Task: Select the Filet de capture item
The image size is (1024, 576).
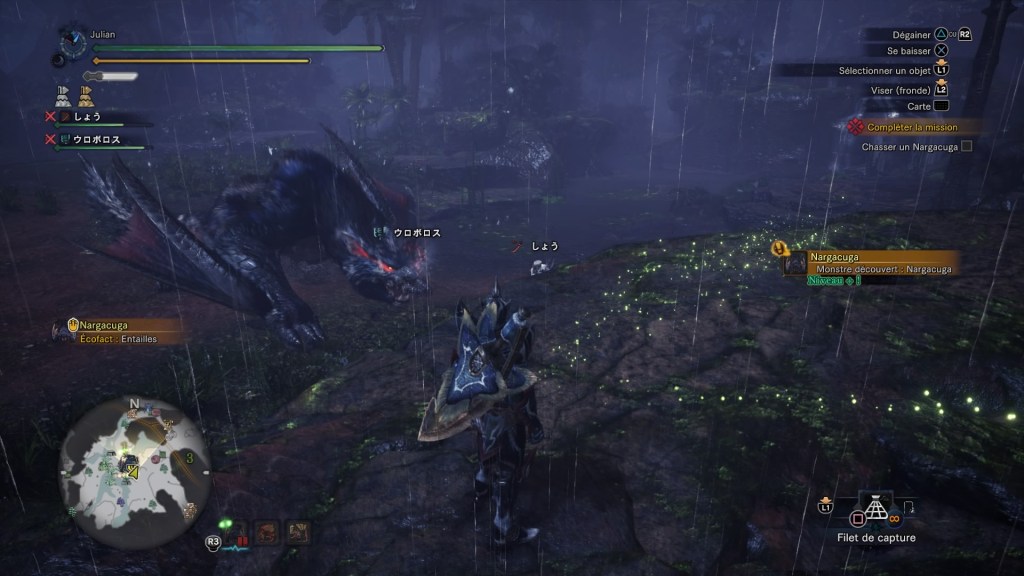Action: pyautogui.click(x=876, y=511)
